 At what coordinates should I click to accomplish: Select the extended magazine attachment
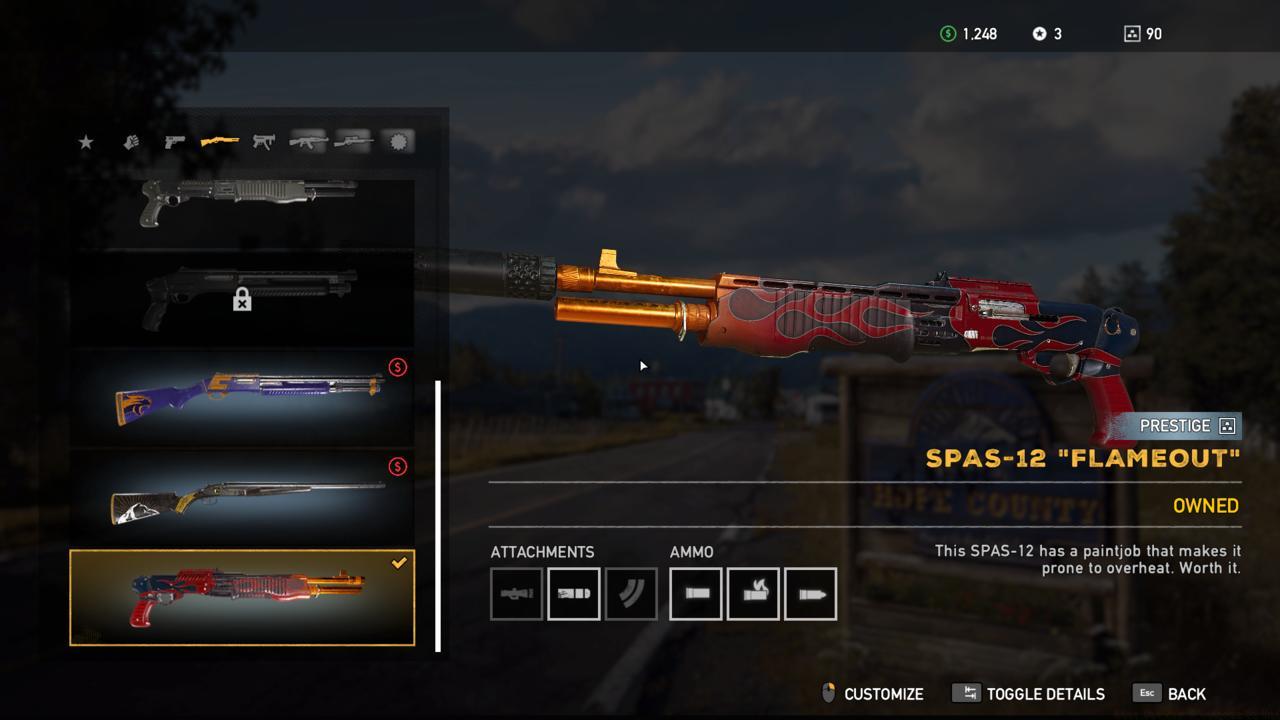(632, 593)
